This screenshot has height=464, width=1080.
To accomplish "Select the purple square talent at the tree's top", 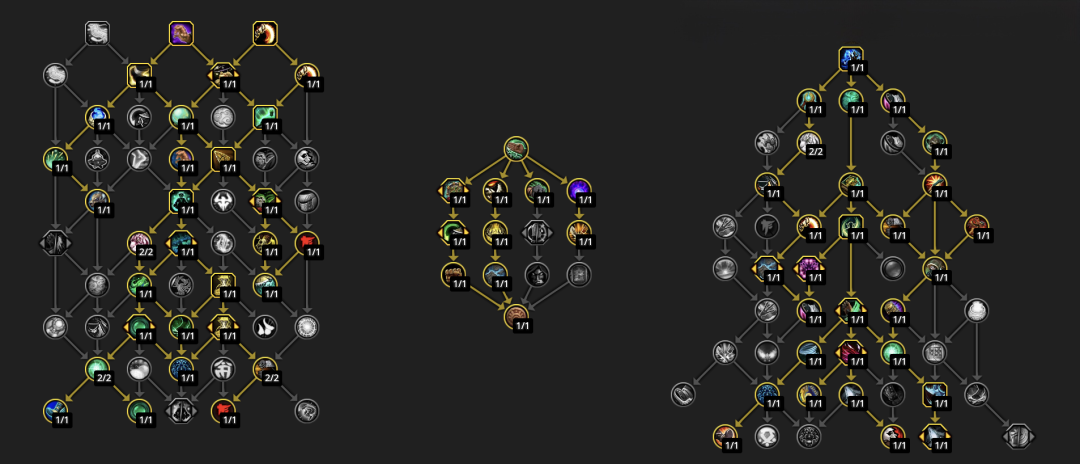I will pyautogui.click(x=181, y=33).
